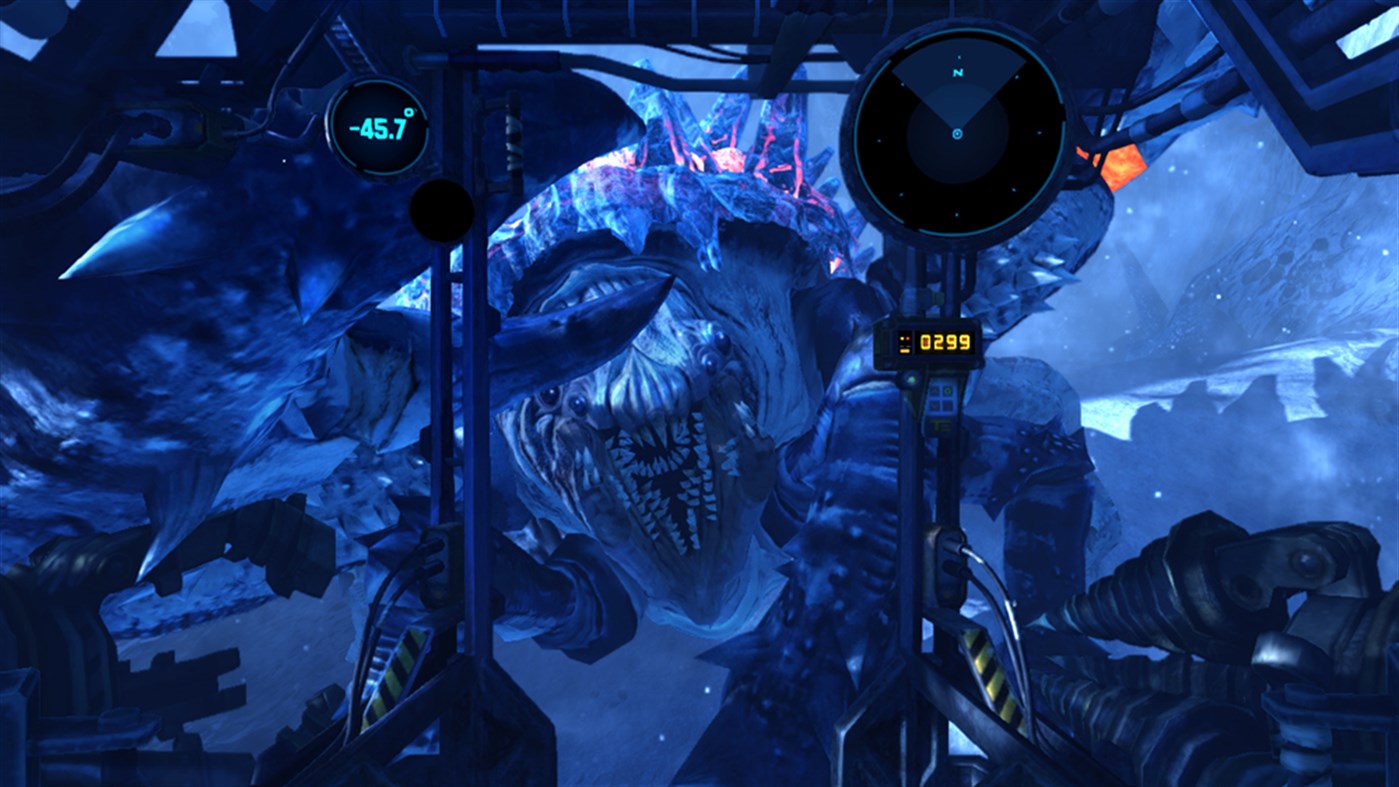Click the square key on the console keypad
This screenshot has height=787, width=1399.
[947, 404]
